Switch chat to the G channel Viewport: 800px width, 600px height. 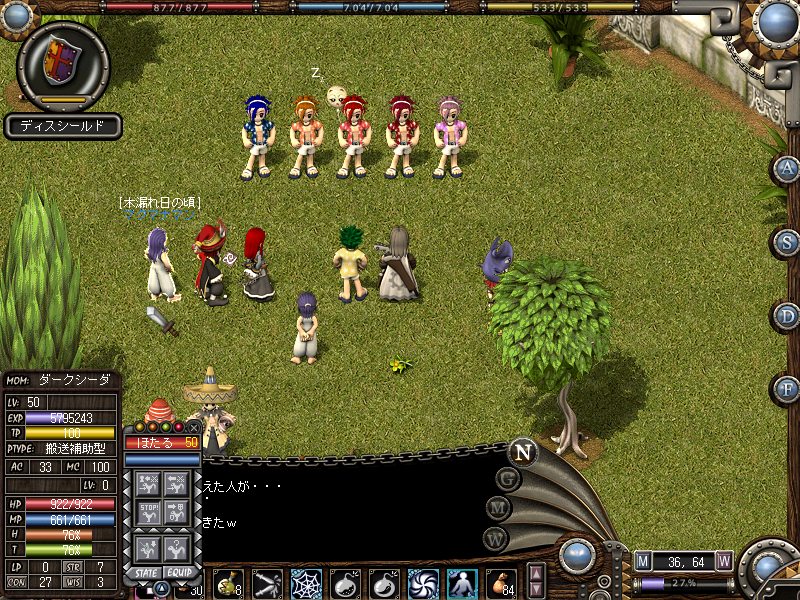(x=508, y=479)
